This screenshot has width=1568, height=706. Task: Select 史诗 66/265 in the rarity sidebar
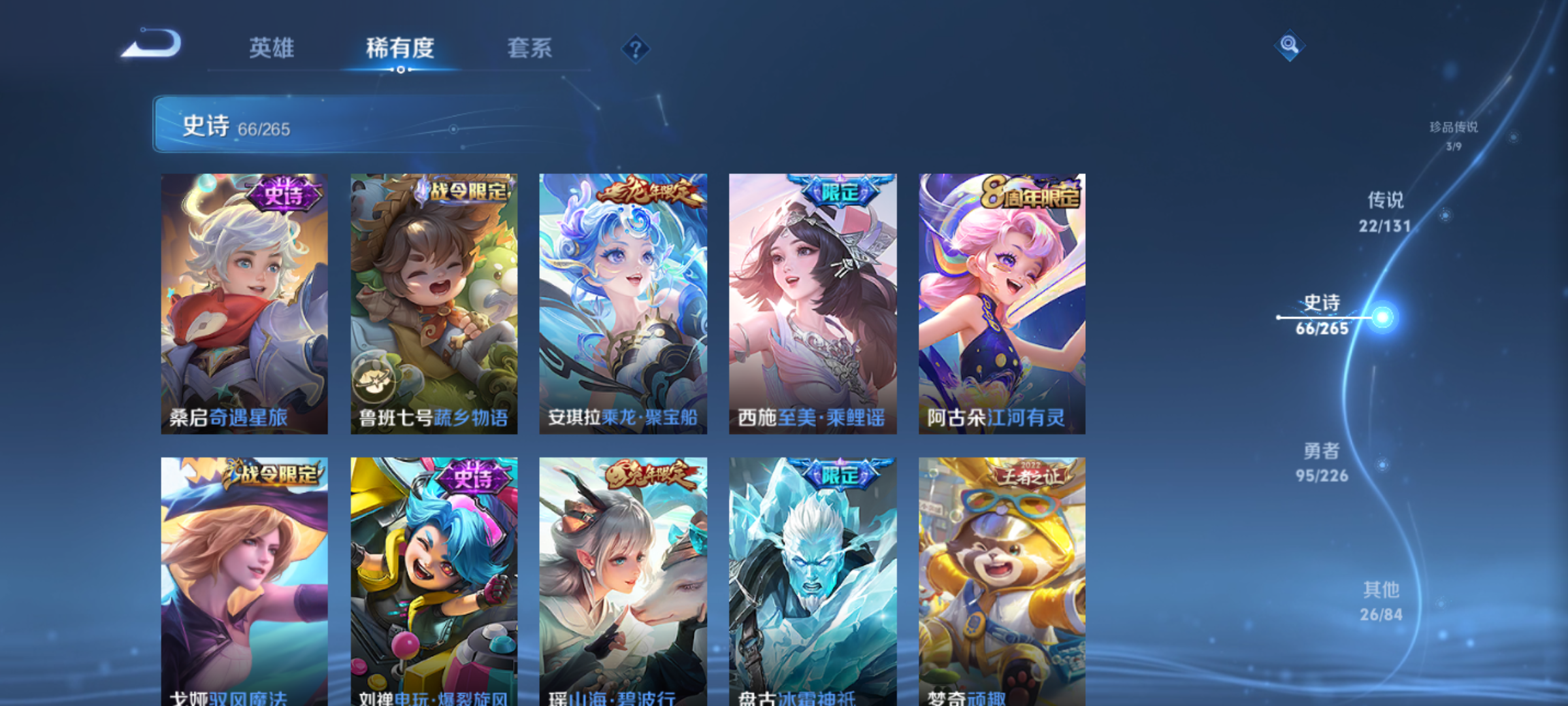click(x=1322, y=315)
